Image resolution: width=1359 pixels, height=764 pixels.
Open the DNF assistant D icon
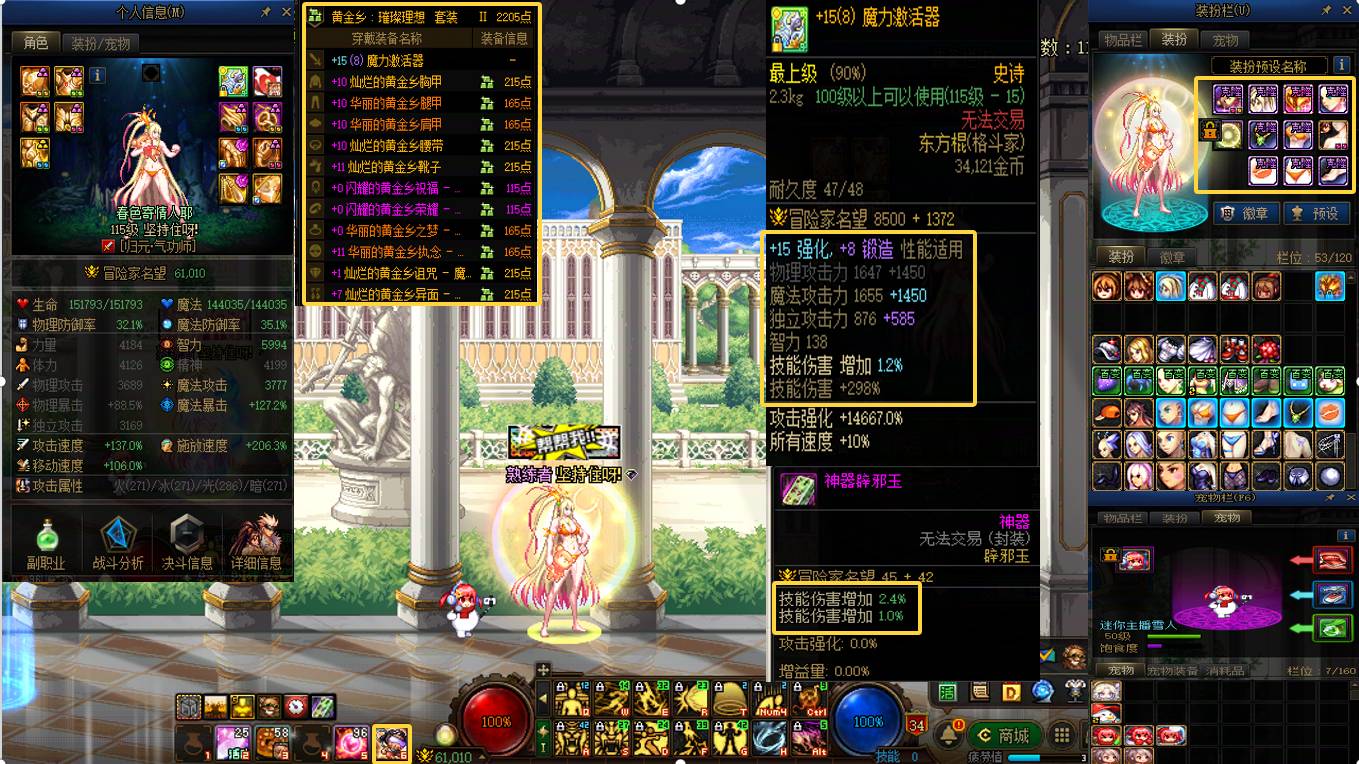point(1011,690)
